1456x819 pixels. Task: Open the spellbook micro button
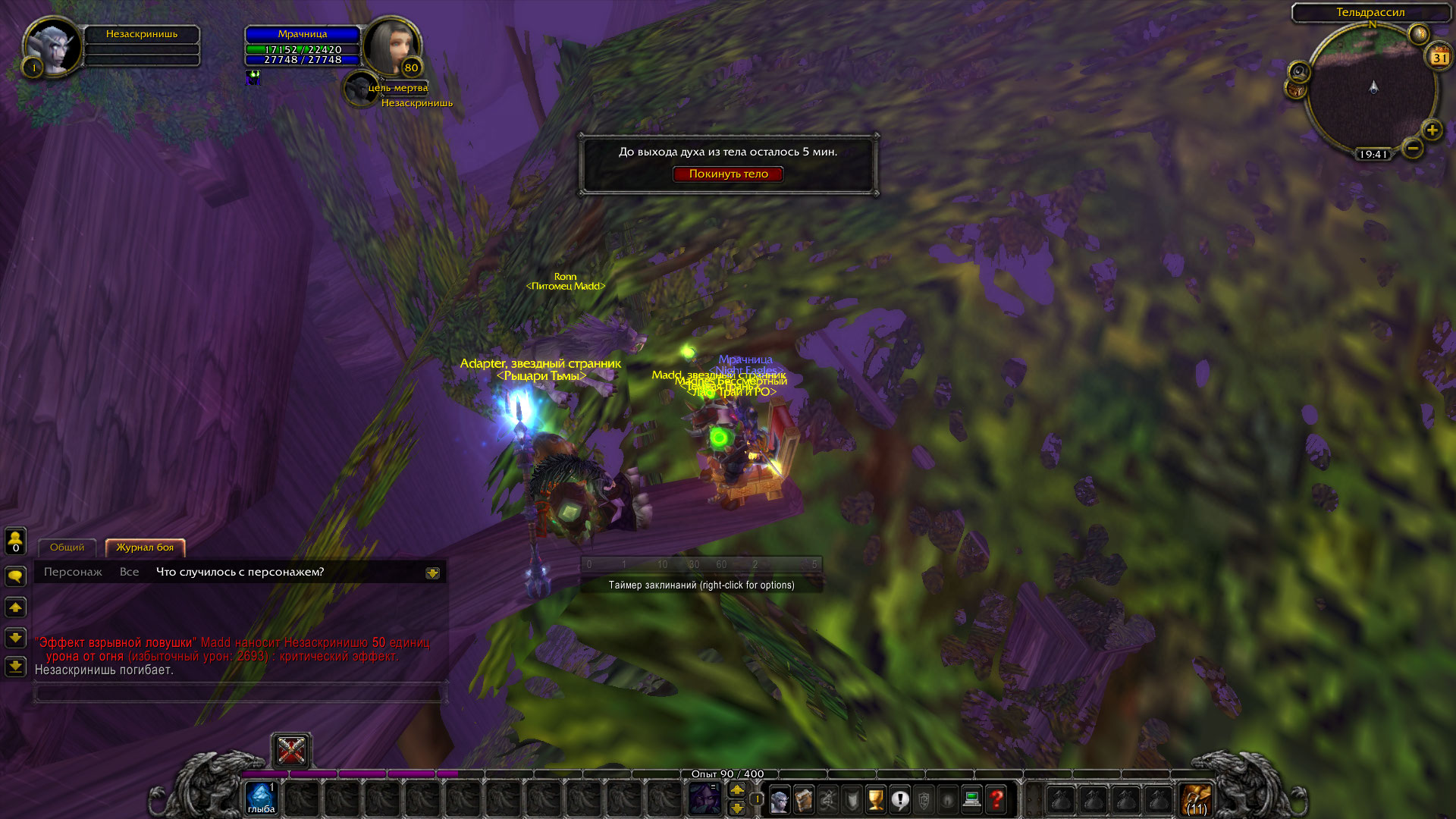[x=803, y=800]
